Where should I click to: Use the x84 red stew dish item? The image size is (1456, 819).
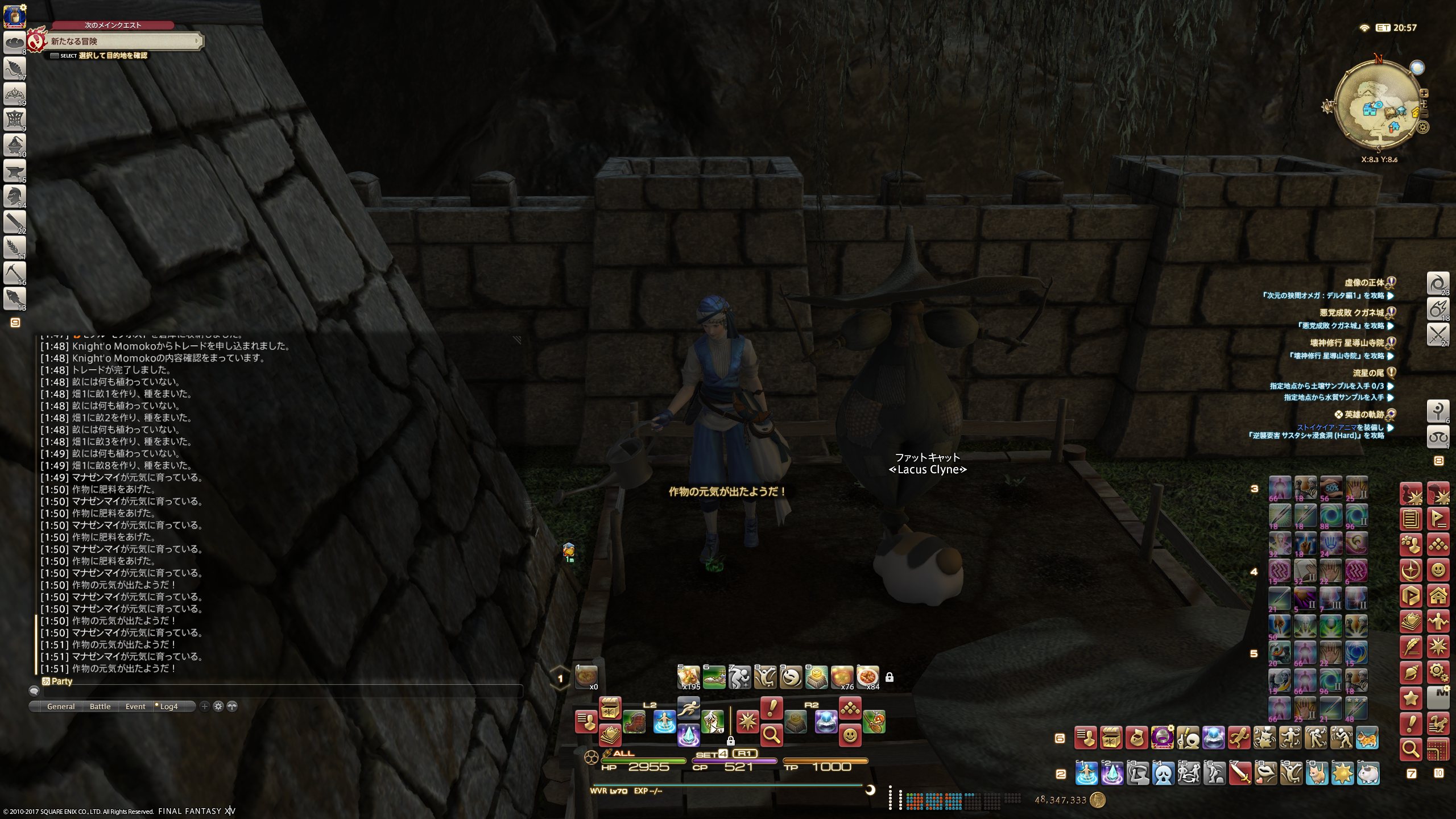point(867,677)
